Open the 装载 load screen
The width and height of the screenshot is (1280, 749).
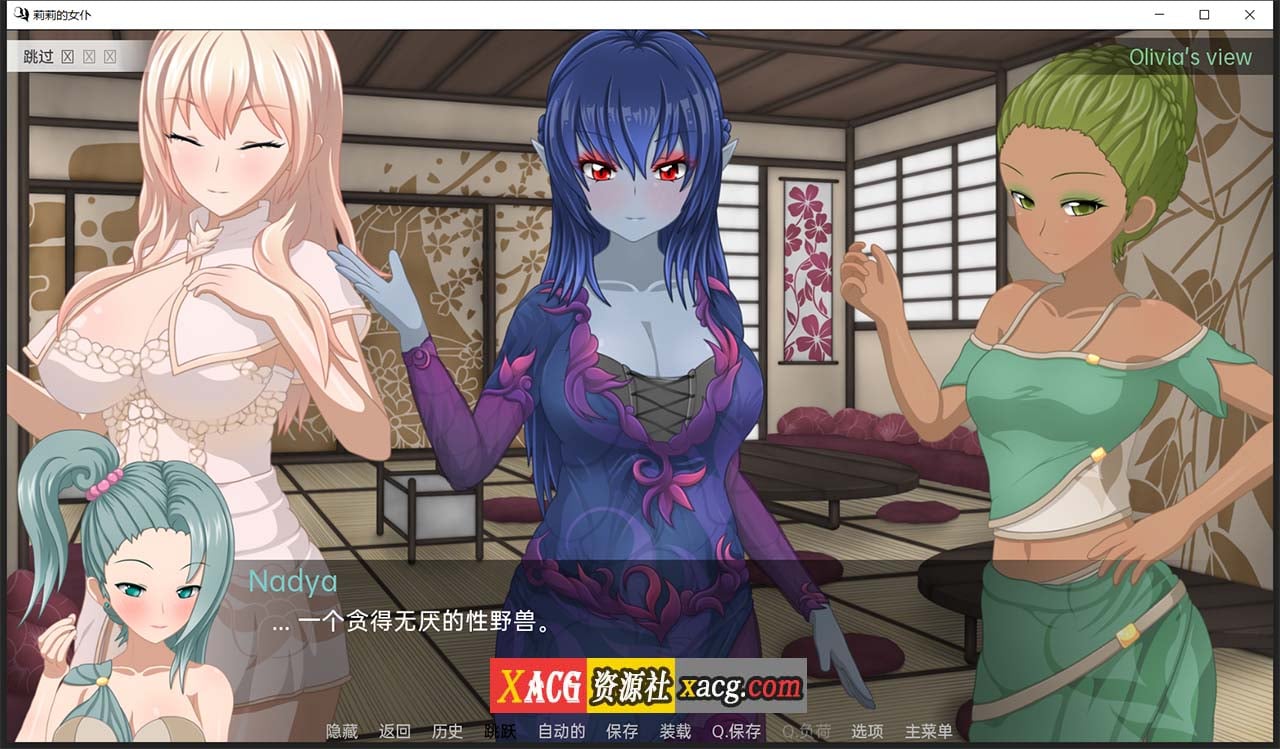pos(676,731)
